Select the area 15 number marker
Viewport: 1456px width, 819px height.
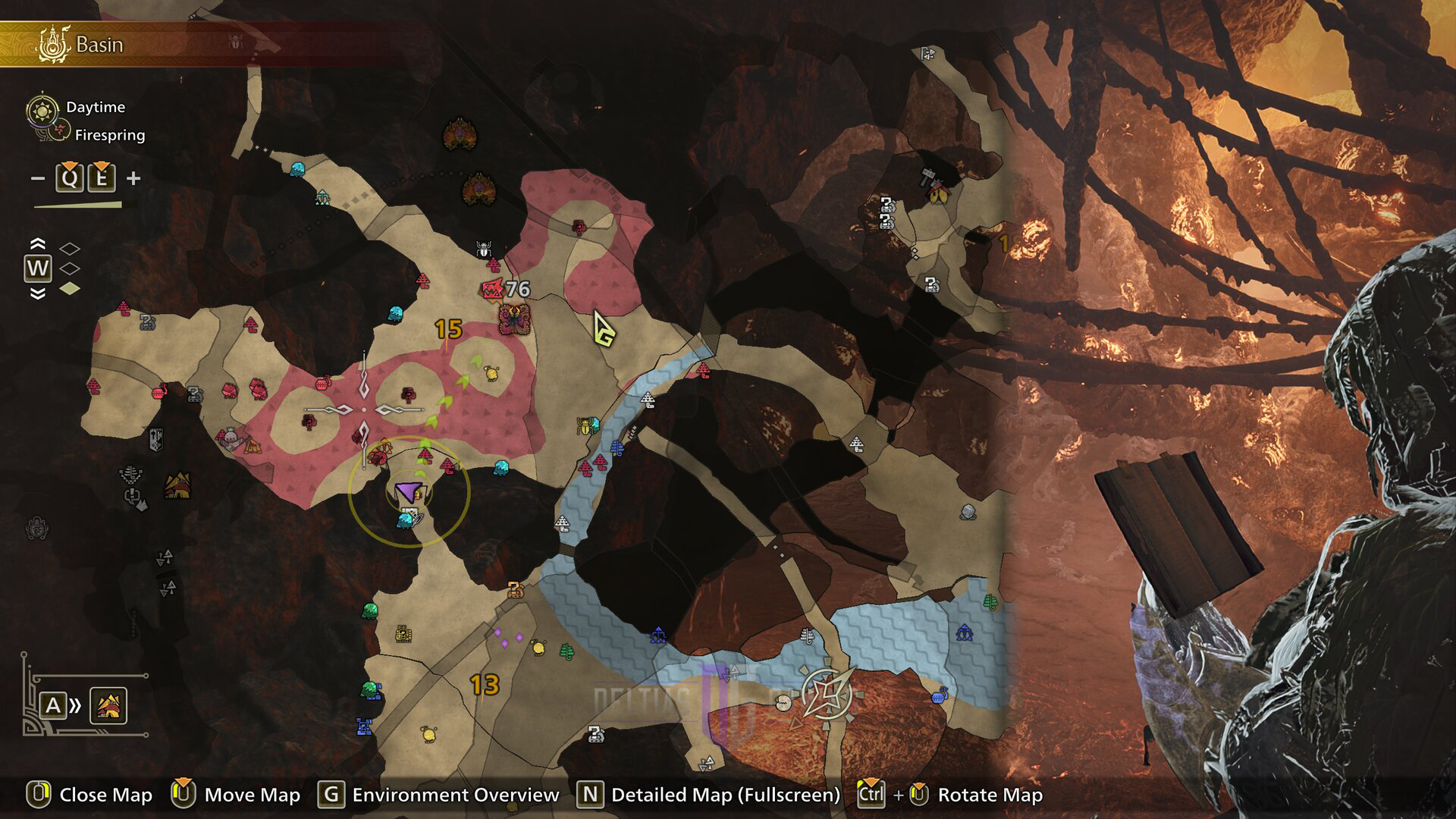(448, 329)
